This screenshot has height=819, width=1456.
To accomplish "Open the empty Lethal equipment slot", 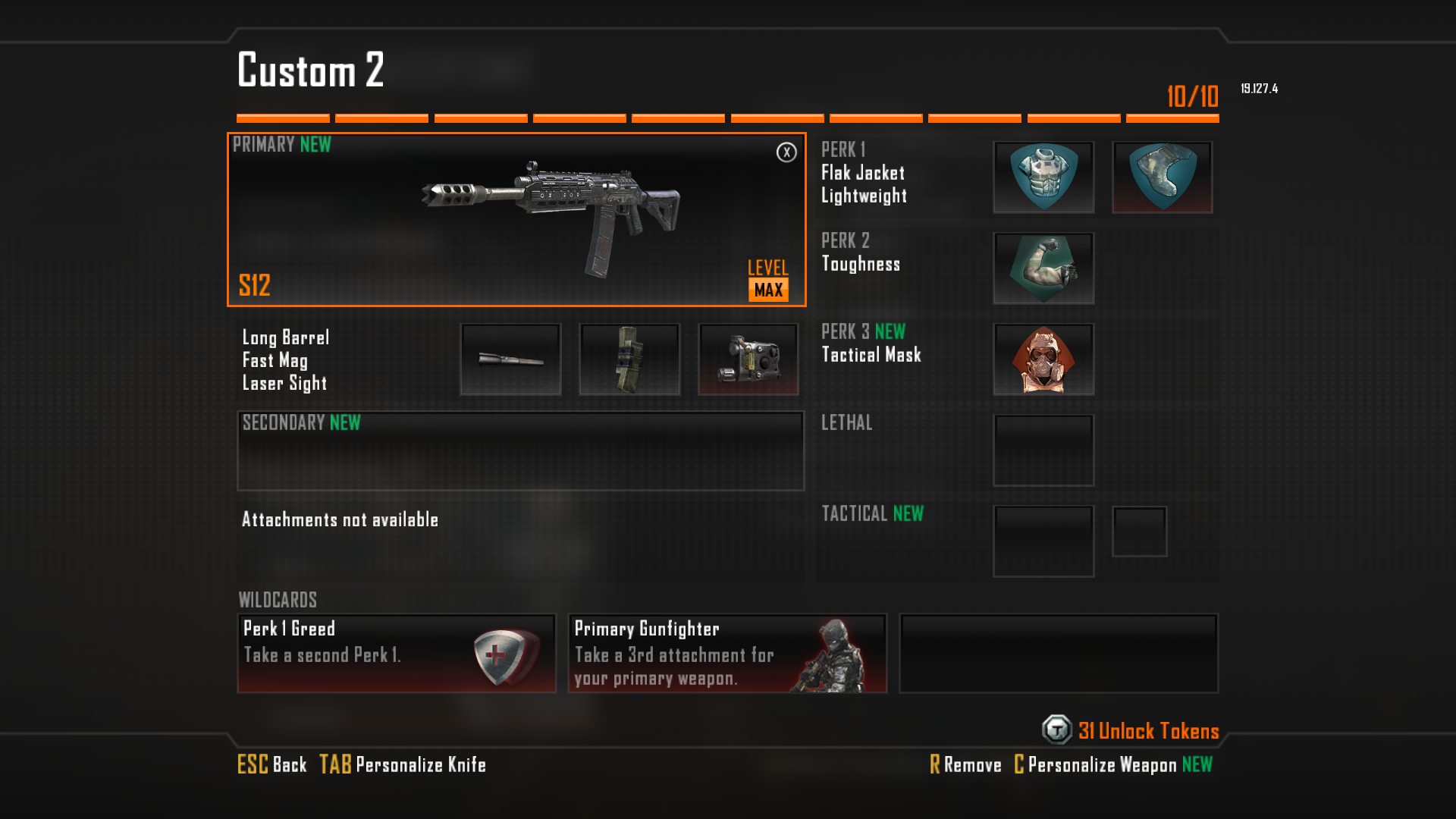I will click(1043, 450).
